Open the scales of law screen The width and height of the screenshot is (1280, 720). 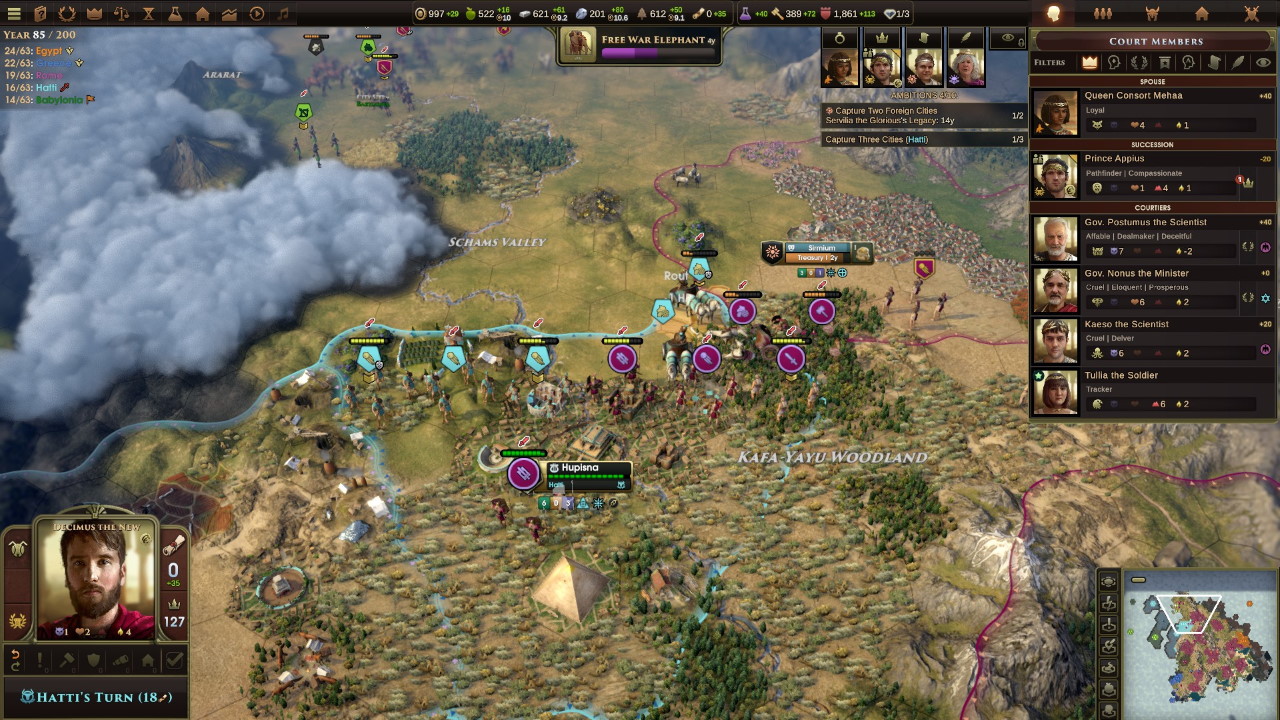121,14
